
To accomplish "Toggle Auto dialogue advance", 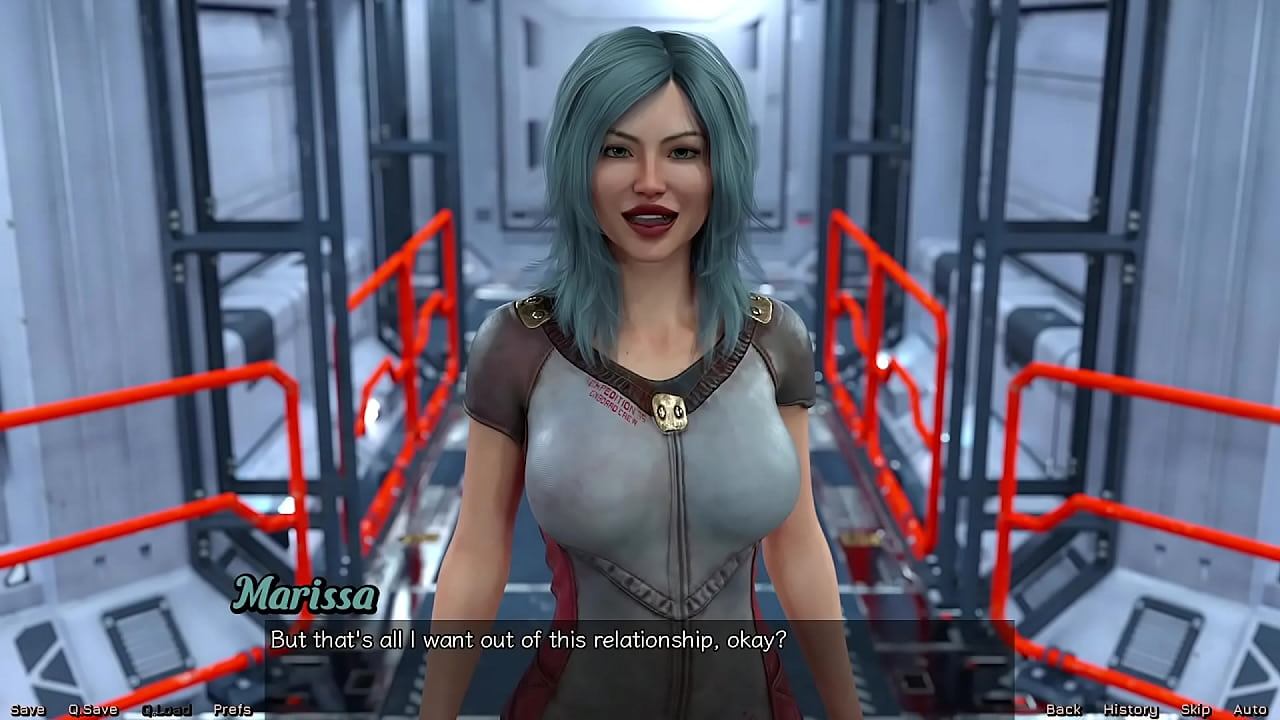I will [1250, 710].
